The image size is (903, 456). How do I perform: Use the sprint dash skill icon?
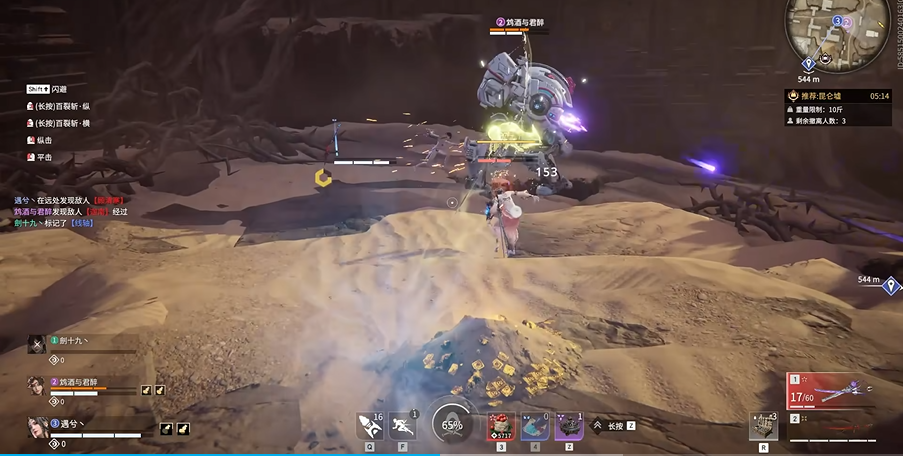[x=403, y=426]
